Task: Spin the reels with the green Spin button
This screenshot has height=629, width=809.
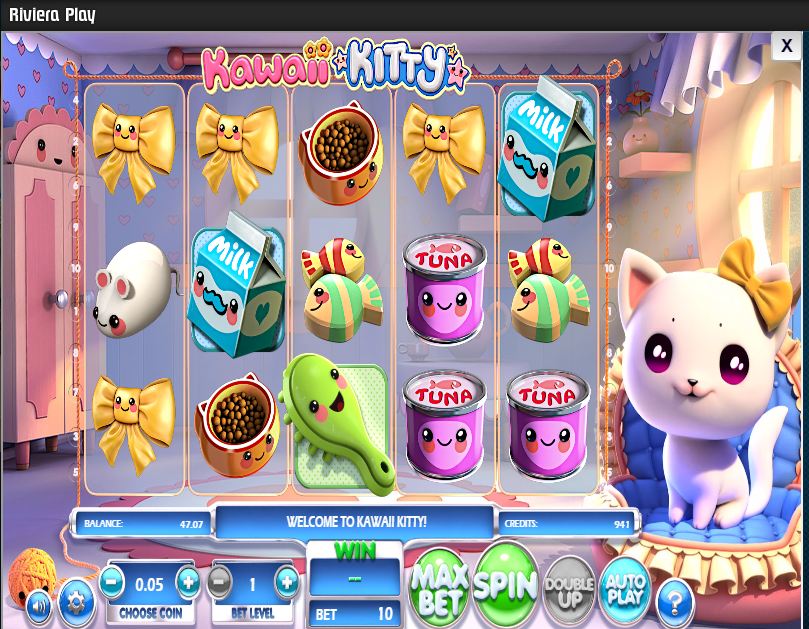Action: click(x=506, y=581)
